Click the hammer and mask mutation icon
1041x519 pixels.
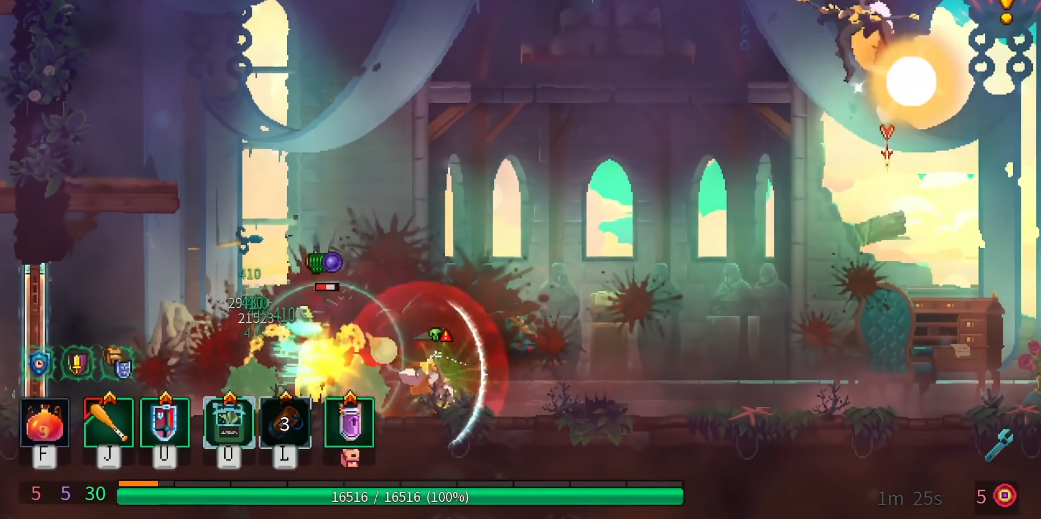click(117, 362)
